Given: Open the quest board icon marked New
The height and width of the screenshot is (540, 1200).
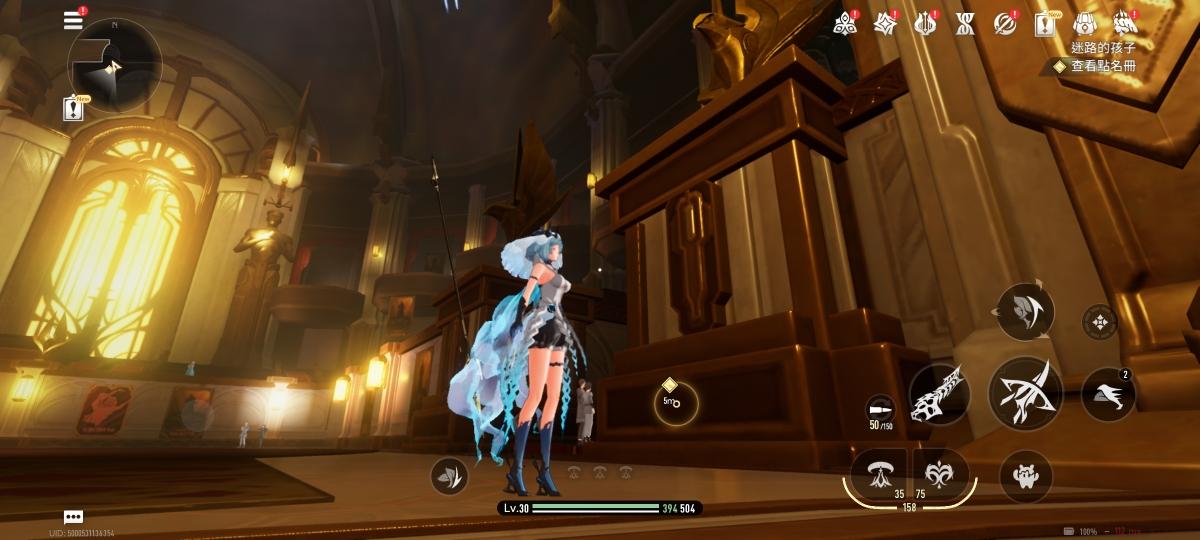Looking at the screenshot, I should (x=1046, y=24).
